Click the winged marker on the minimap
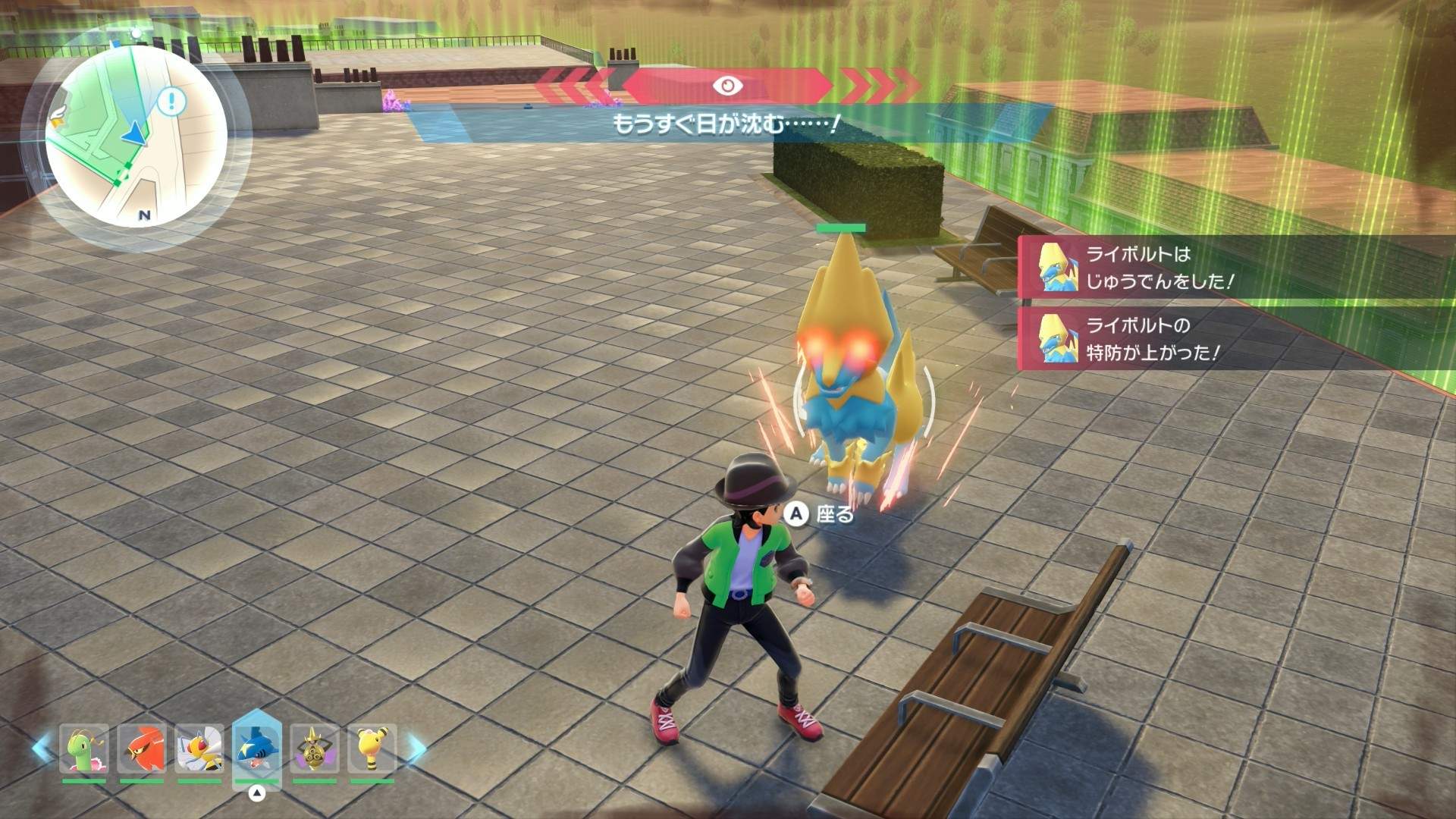1456x819 pixels. coord(58,115)
